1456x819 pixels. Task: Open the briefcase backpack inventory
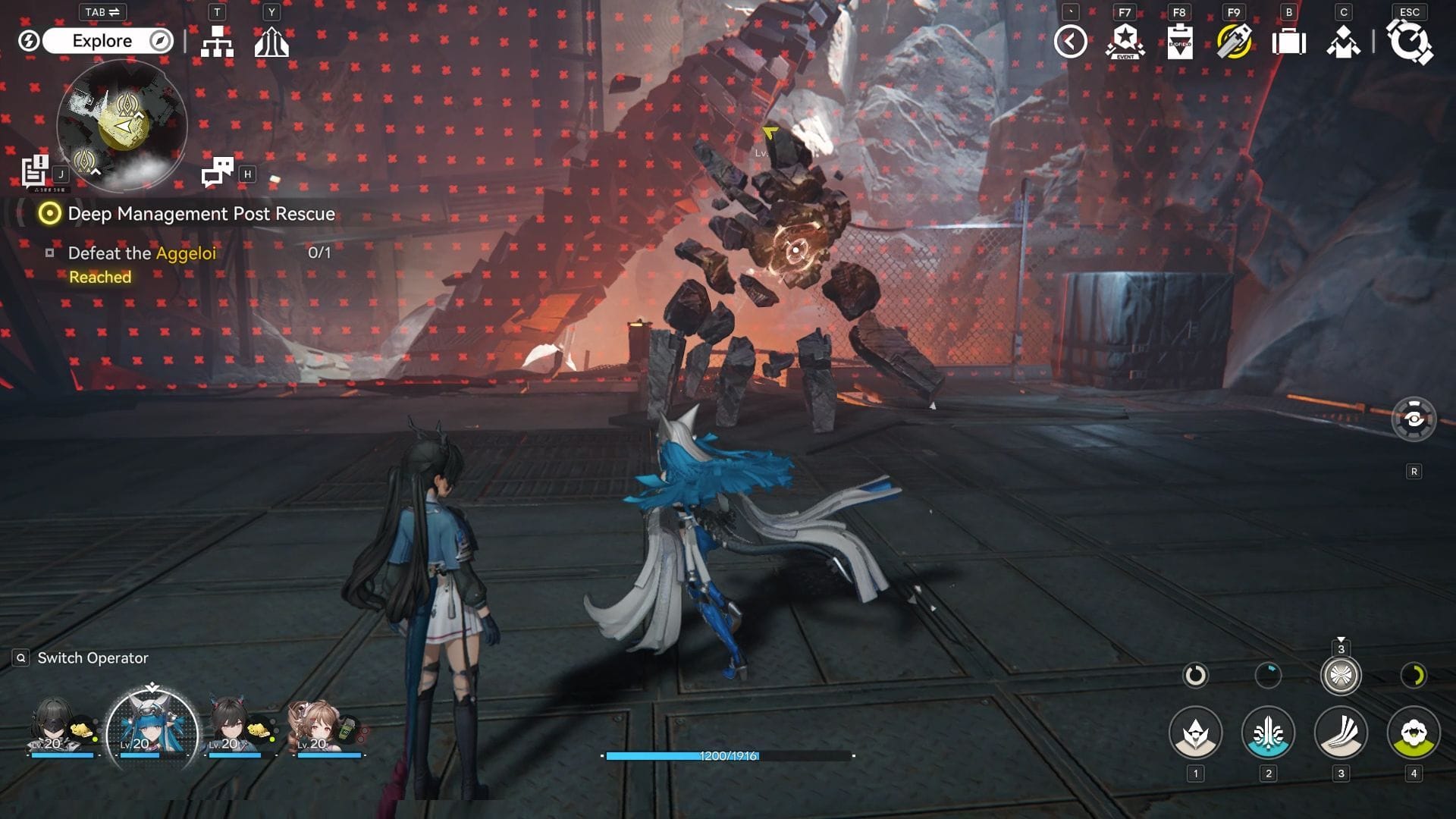pos(1288,42)
